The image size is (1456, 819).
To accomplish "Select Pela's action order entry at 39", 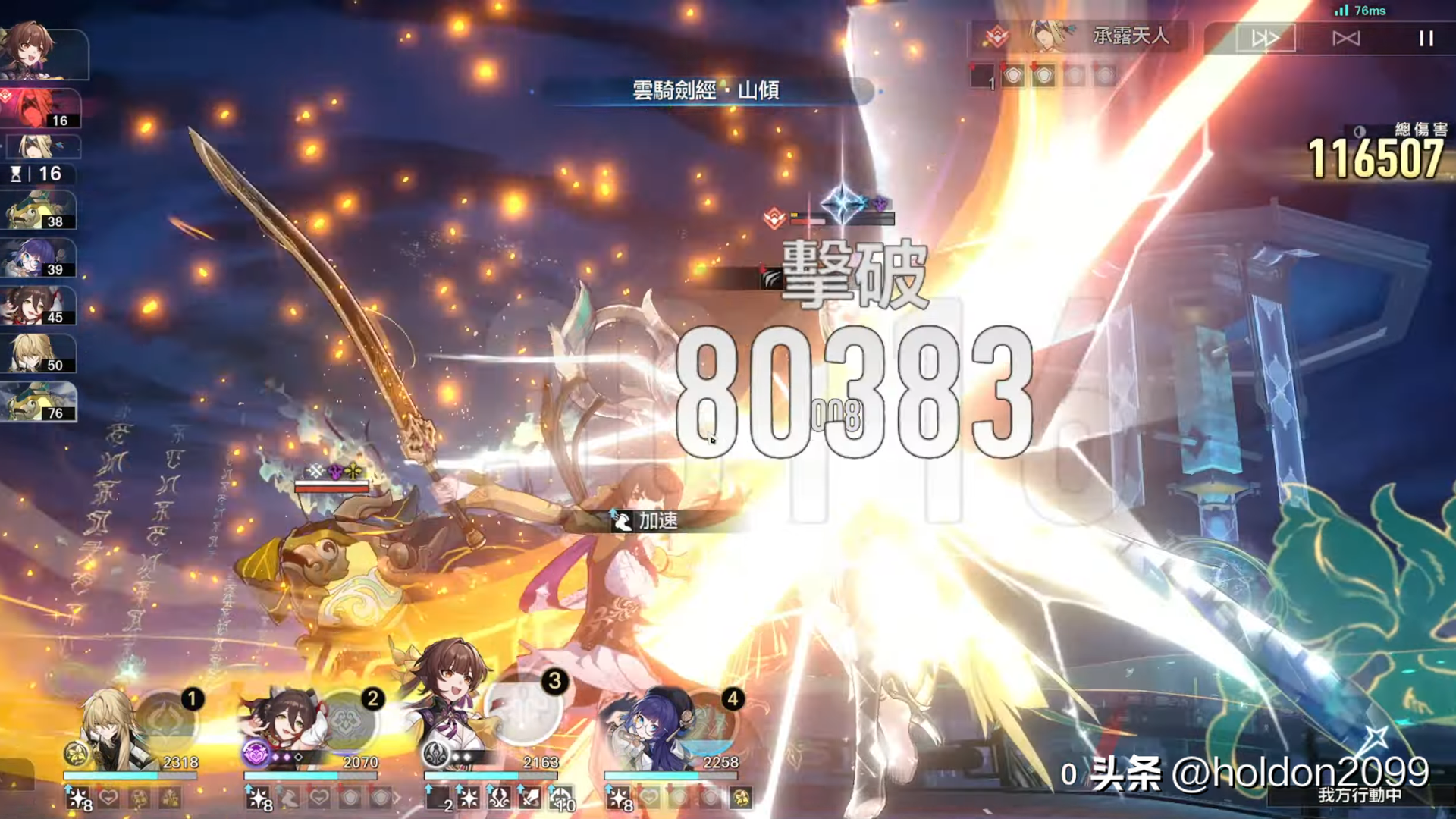I will point(38,259).
